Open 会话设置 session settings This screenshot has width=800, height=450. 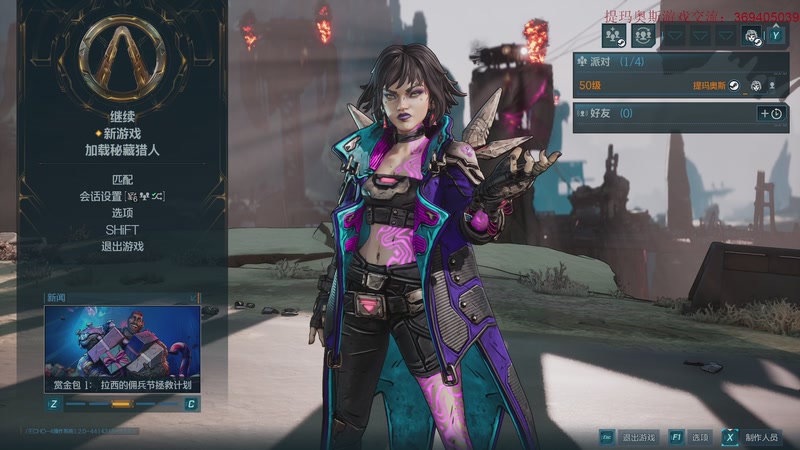point(122,196)
